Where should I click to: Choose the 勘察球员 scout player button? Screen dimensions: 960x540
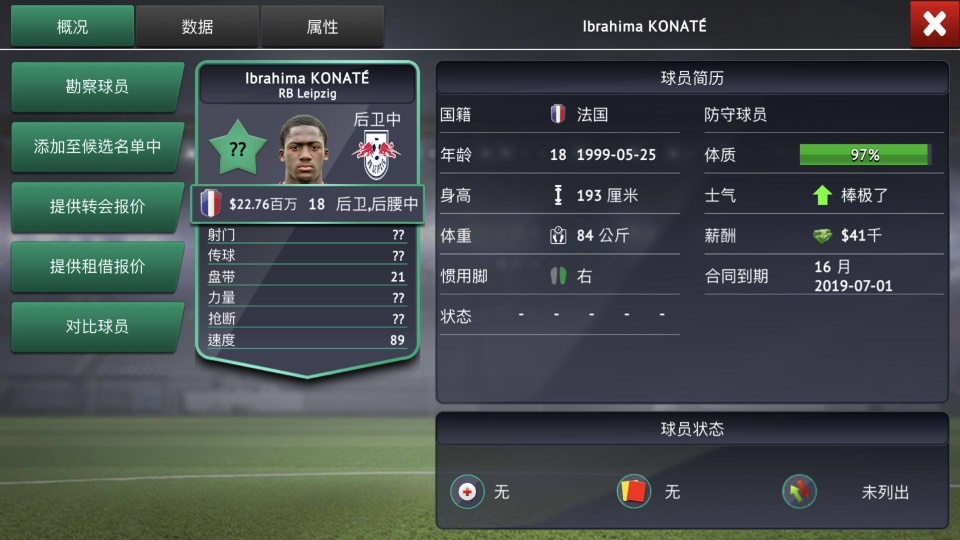[x=97, y=87]
